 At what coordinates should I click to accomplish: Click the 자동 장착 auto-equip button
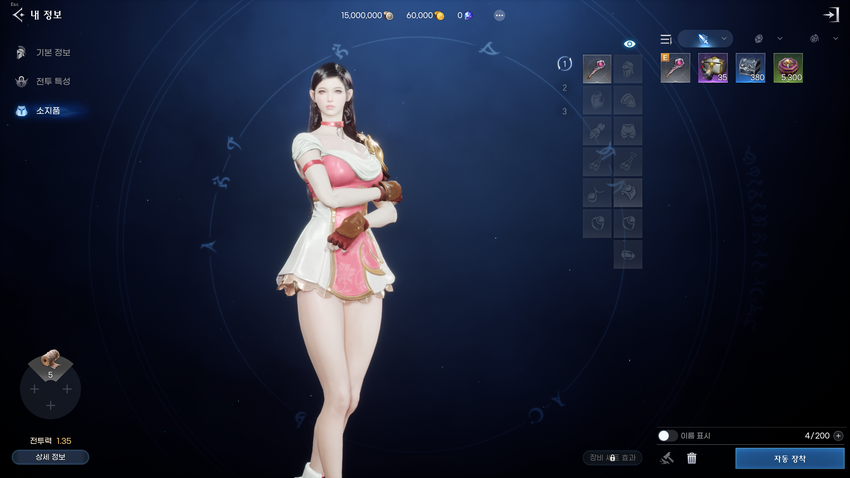(789, 458)
